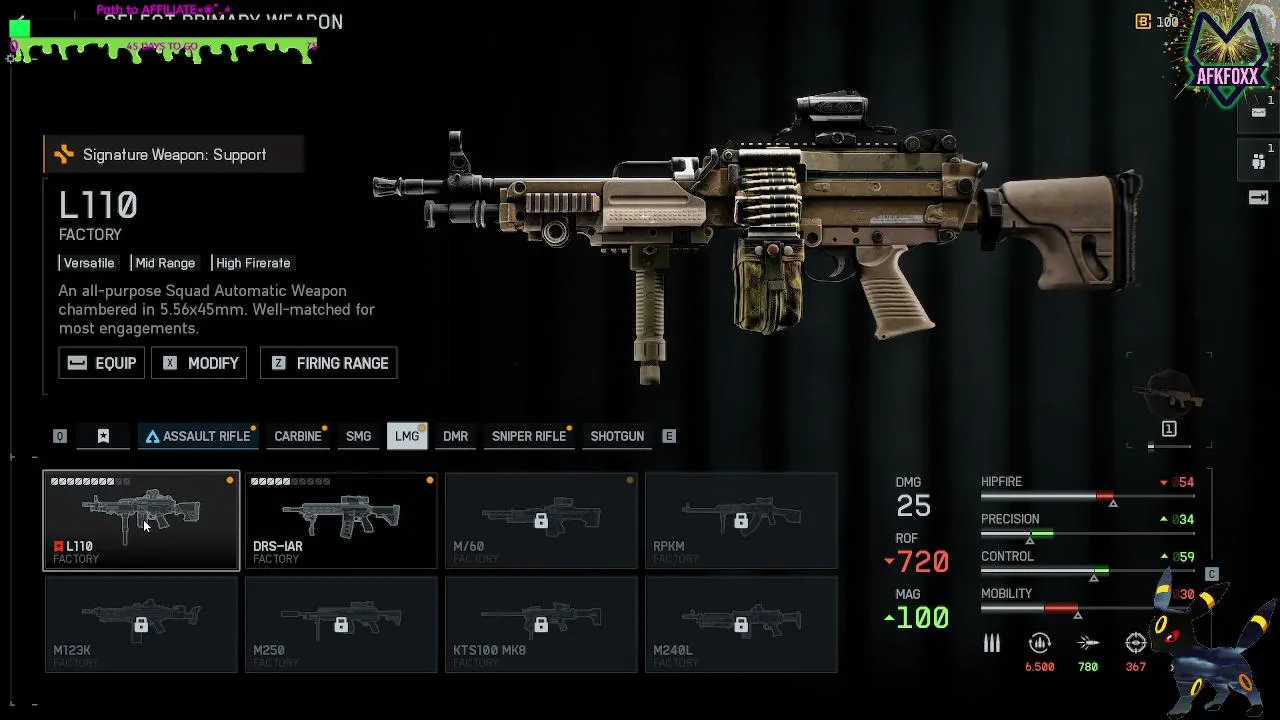Screen dimensions: 1280x720
Task: Choose the locked KTS100 MK8 tile
Action: click(541, 625)
